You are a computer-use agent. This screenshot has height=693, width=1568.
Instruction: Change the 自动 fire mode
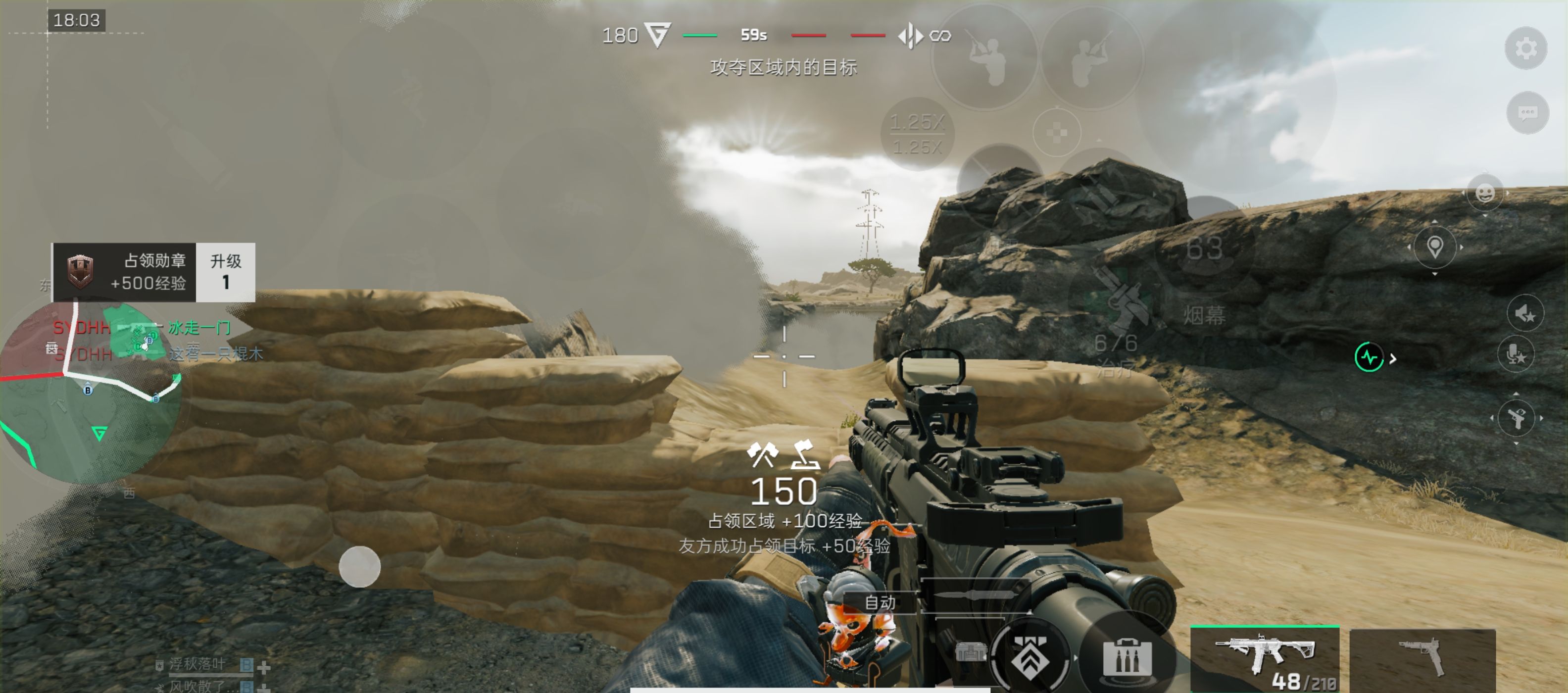click(x=880, y=602)
